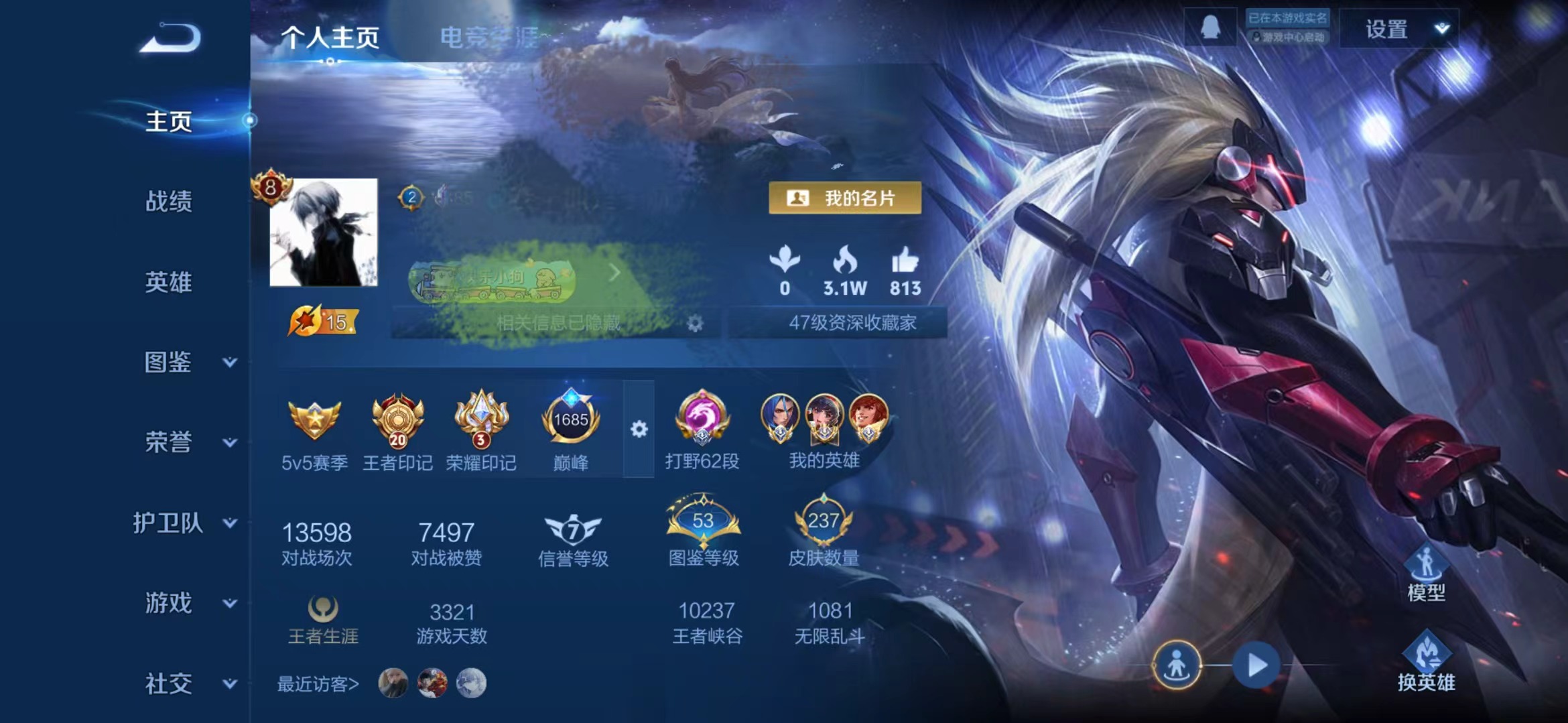Open the 战绩 match history section
The width and height of the screenshot is (1568, 723).
(x=168, y=201)
